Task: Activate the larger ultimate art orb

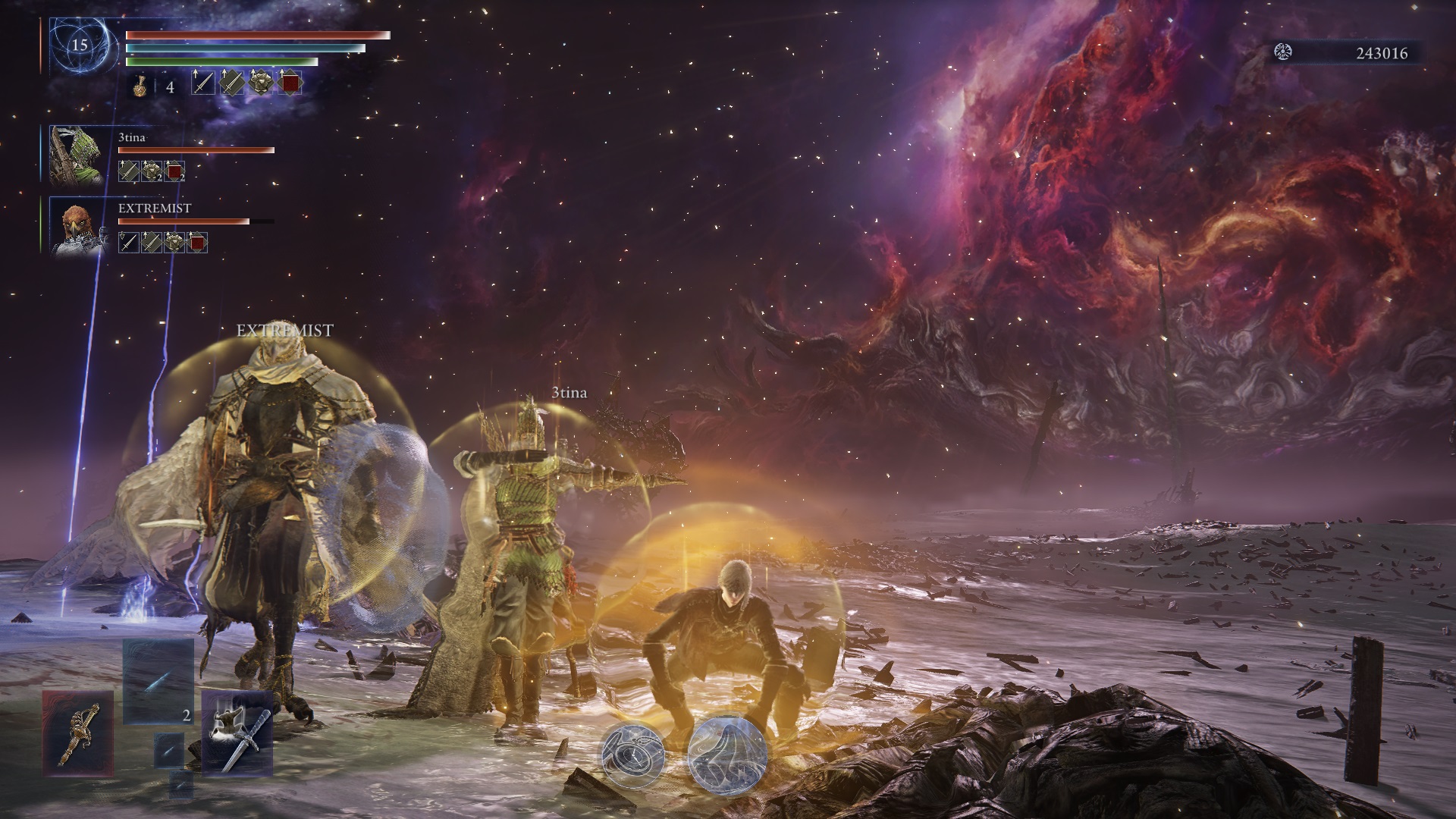Action: click(x=727, y=756)
